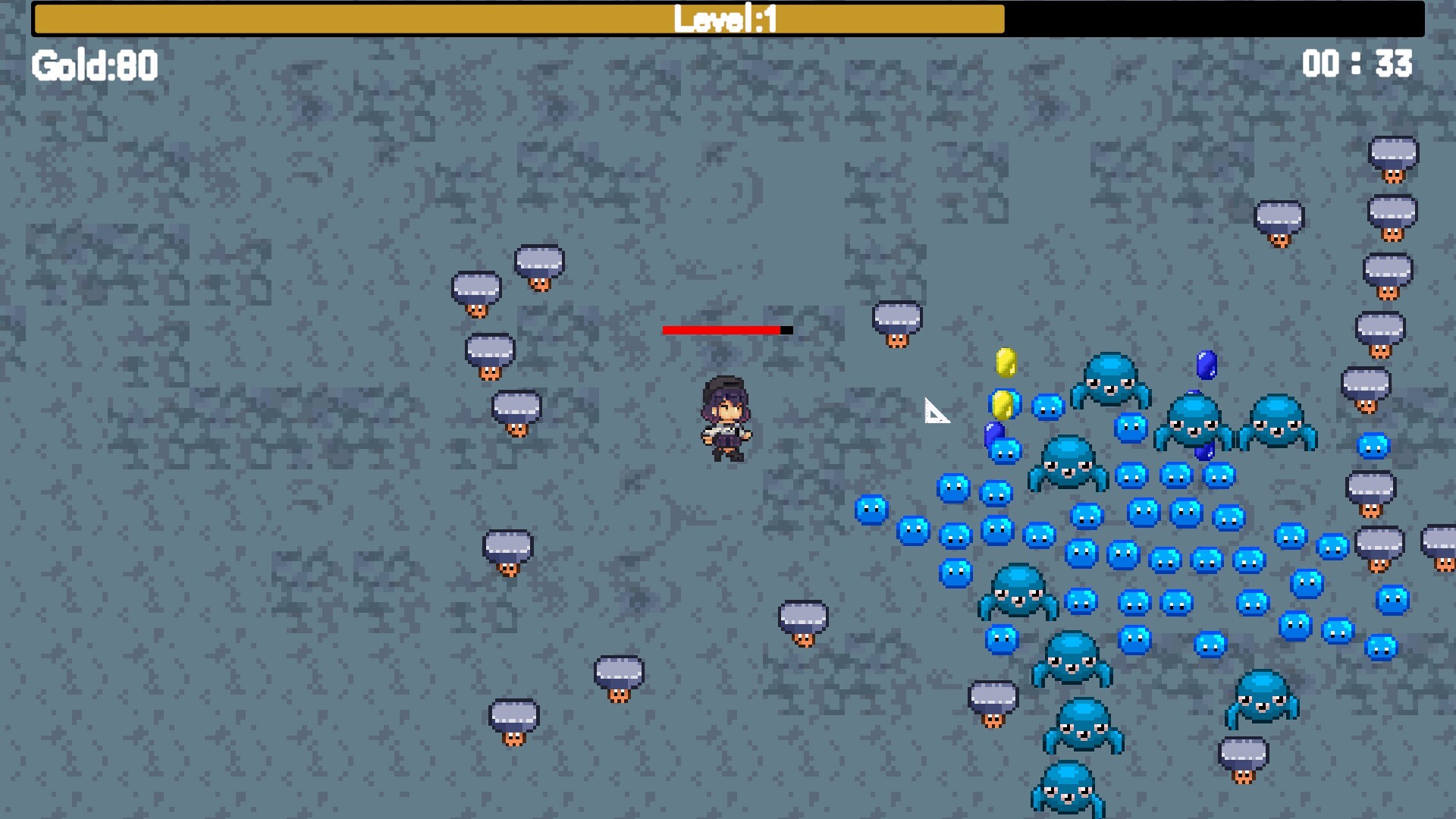
Task: Click the 00:33 timer display
Action: [1357, 64]
